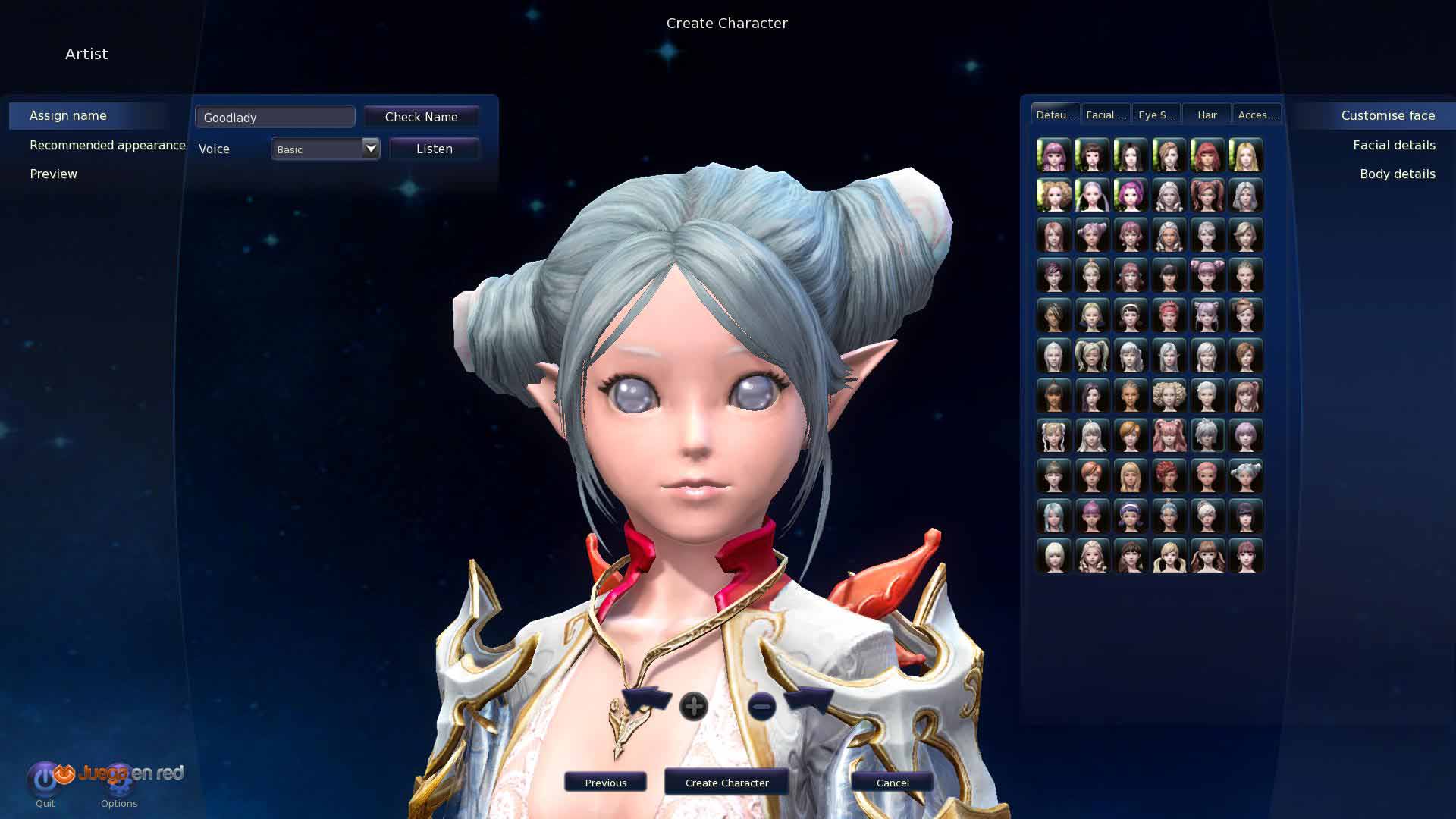
Task: Switch to the Hair tab
Action: click(x=1207, y=115)
